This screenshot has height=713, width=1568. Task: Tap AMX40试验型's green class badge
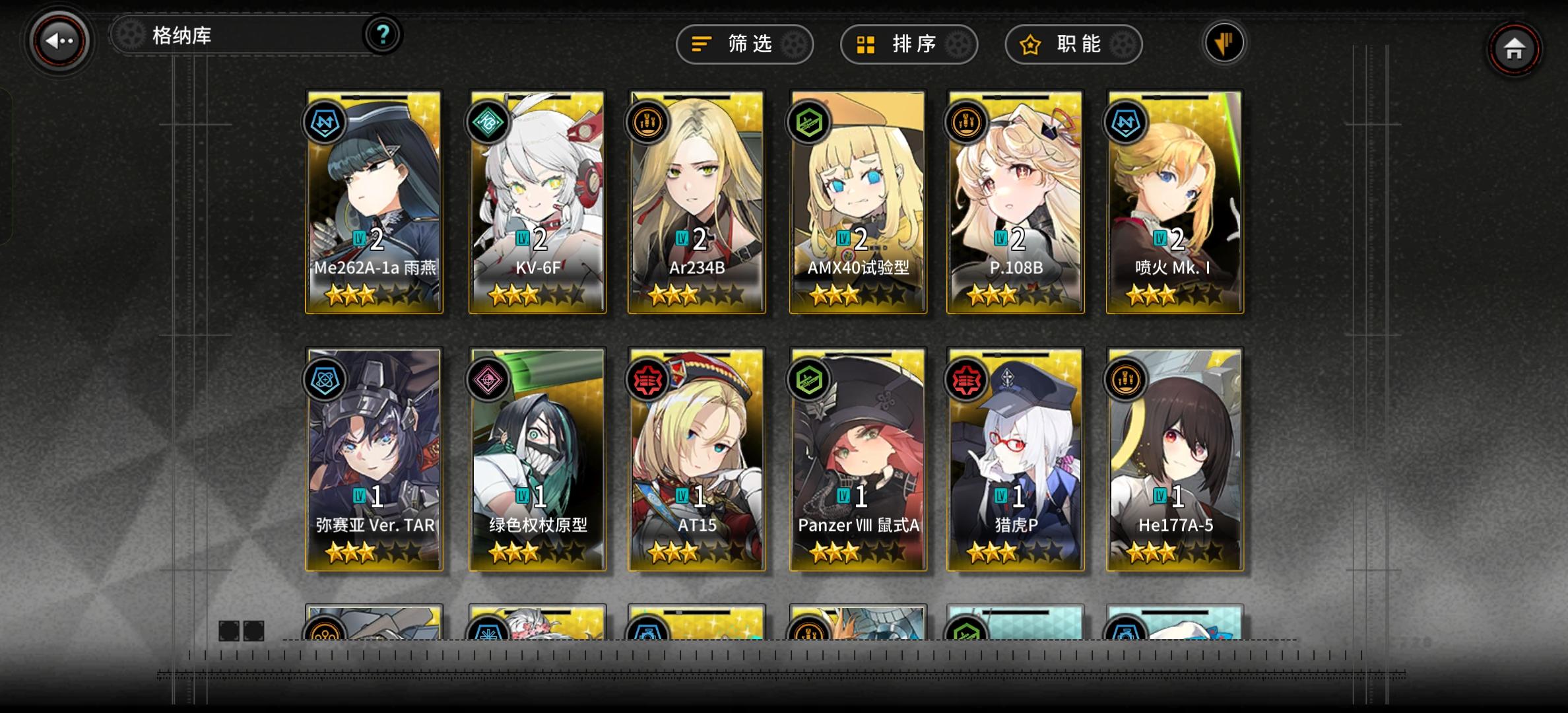[808, 122]
